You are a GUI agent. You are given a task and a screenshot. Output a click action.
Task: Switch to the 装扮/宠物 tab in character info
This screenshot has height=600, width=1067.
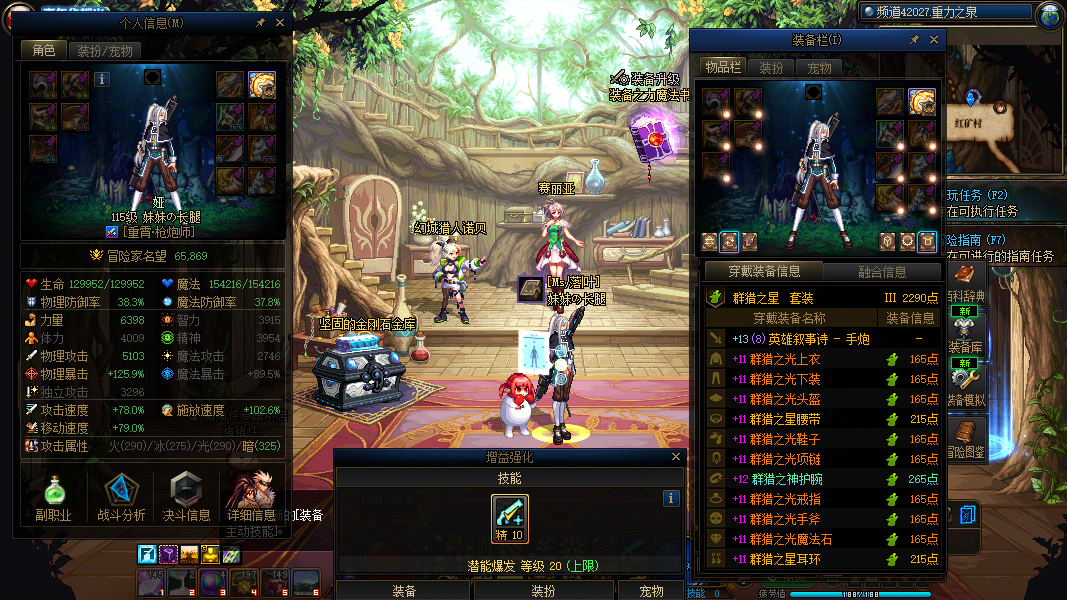104,51
